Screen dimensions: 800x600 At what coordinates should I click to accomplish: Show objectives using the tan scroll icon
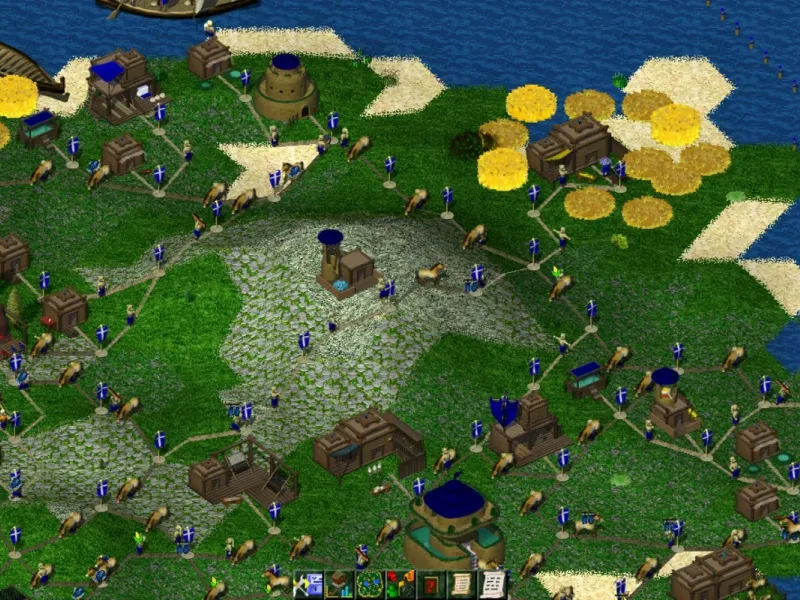(x=462, y=585)
